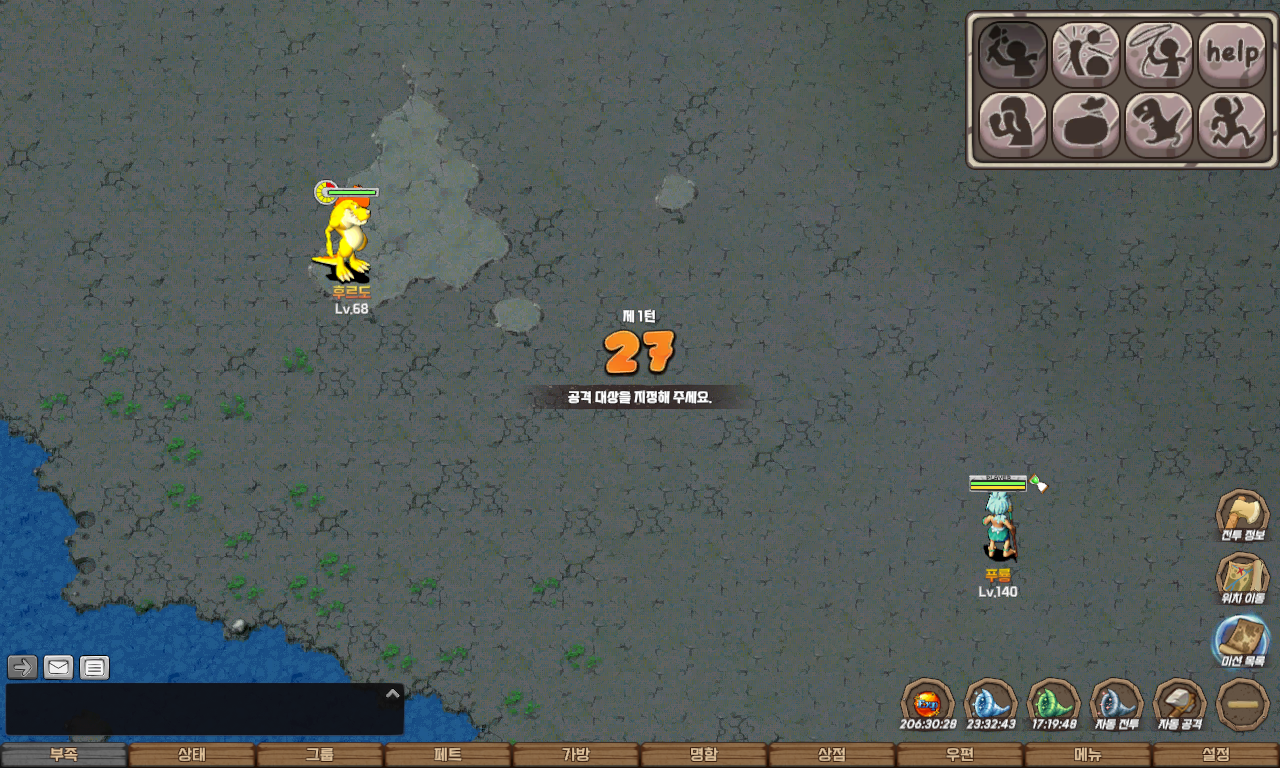The height and width of the screenshot is (768, 1280).
Task: Open 설정 settings
Action: click(x=1215, y=755)
